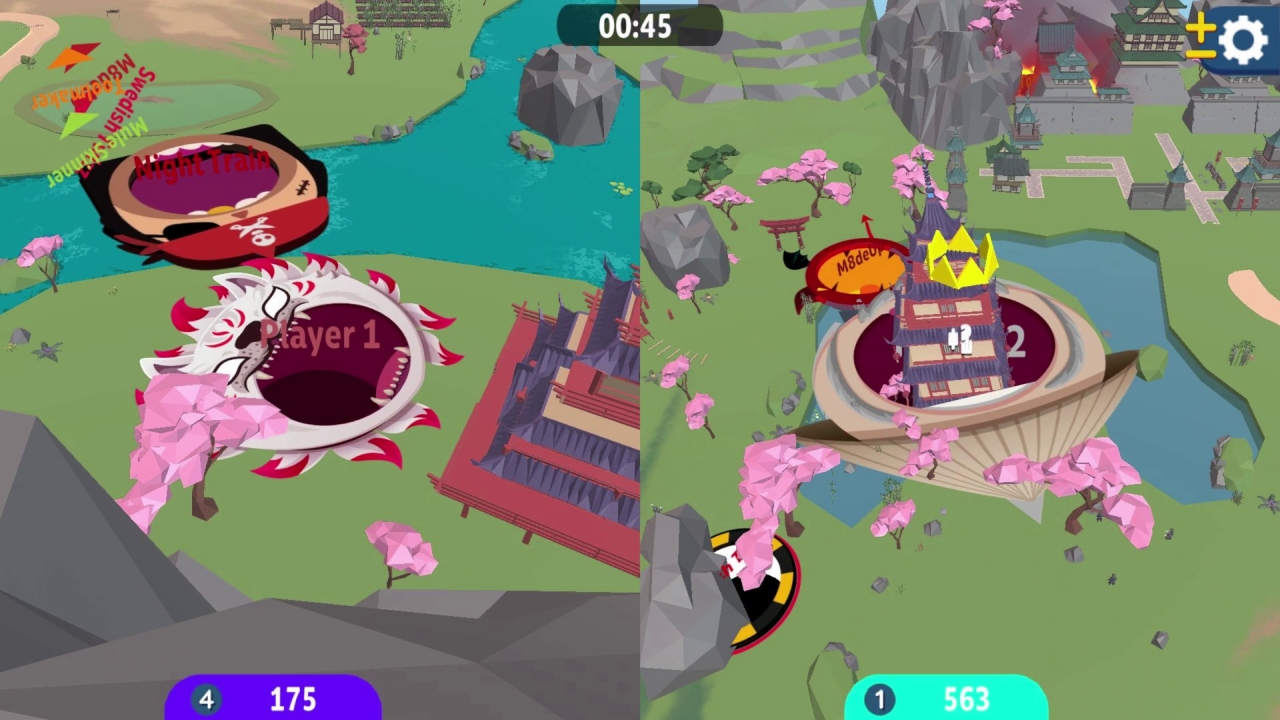Select the Night Train name label
Viewport: 1280px width, 720px height.
pyautogui.click(x=202, y=163)
